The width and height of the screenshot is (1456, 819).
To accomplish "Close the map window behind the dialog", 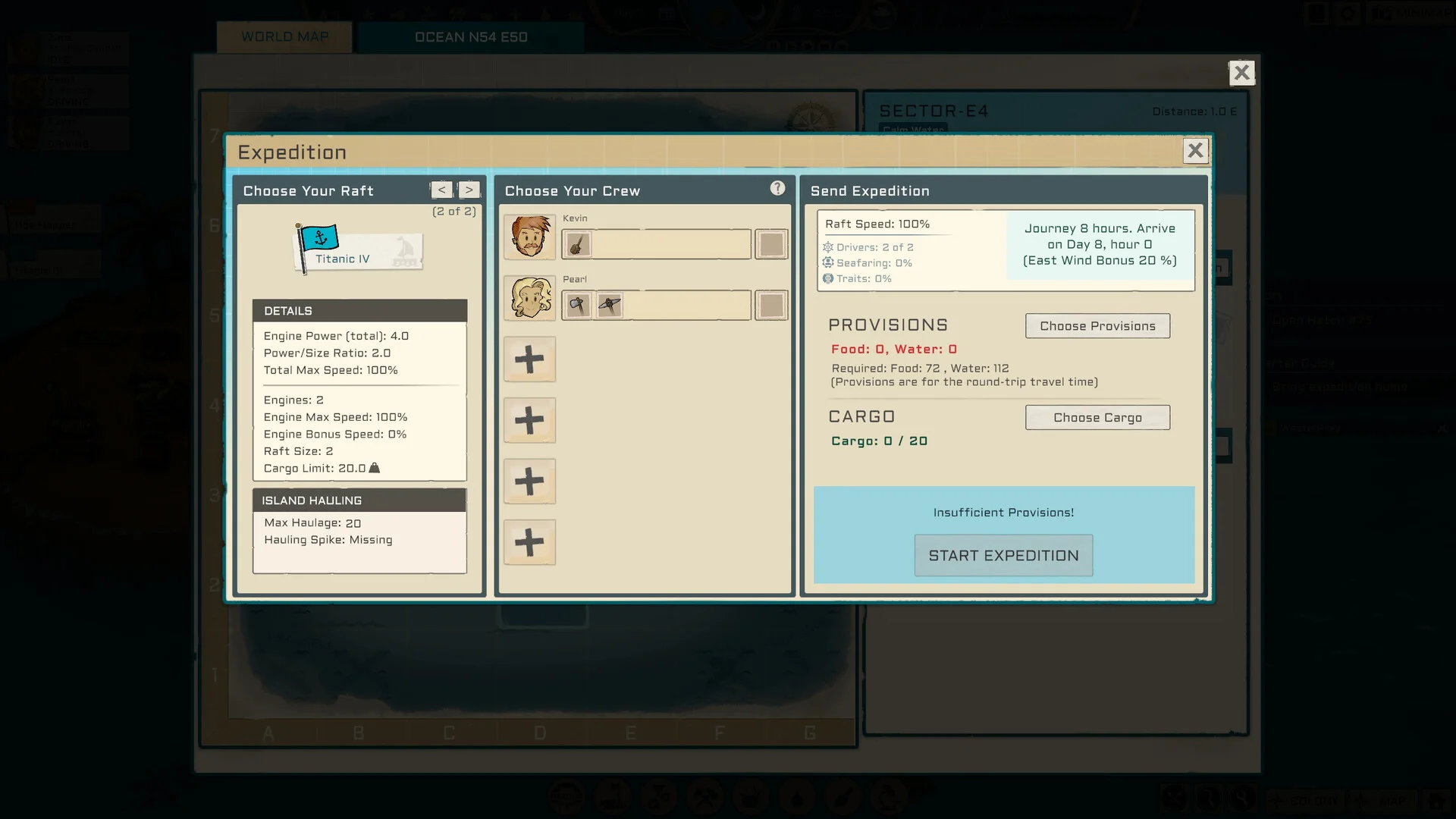I will [1241, 73].
